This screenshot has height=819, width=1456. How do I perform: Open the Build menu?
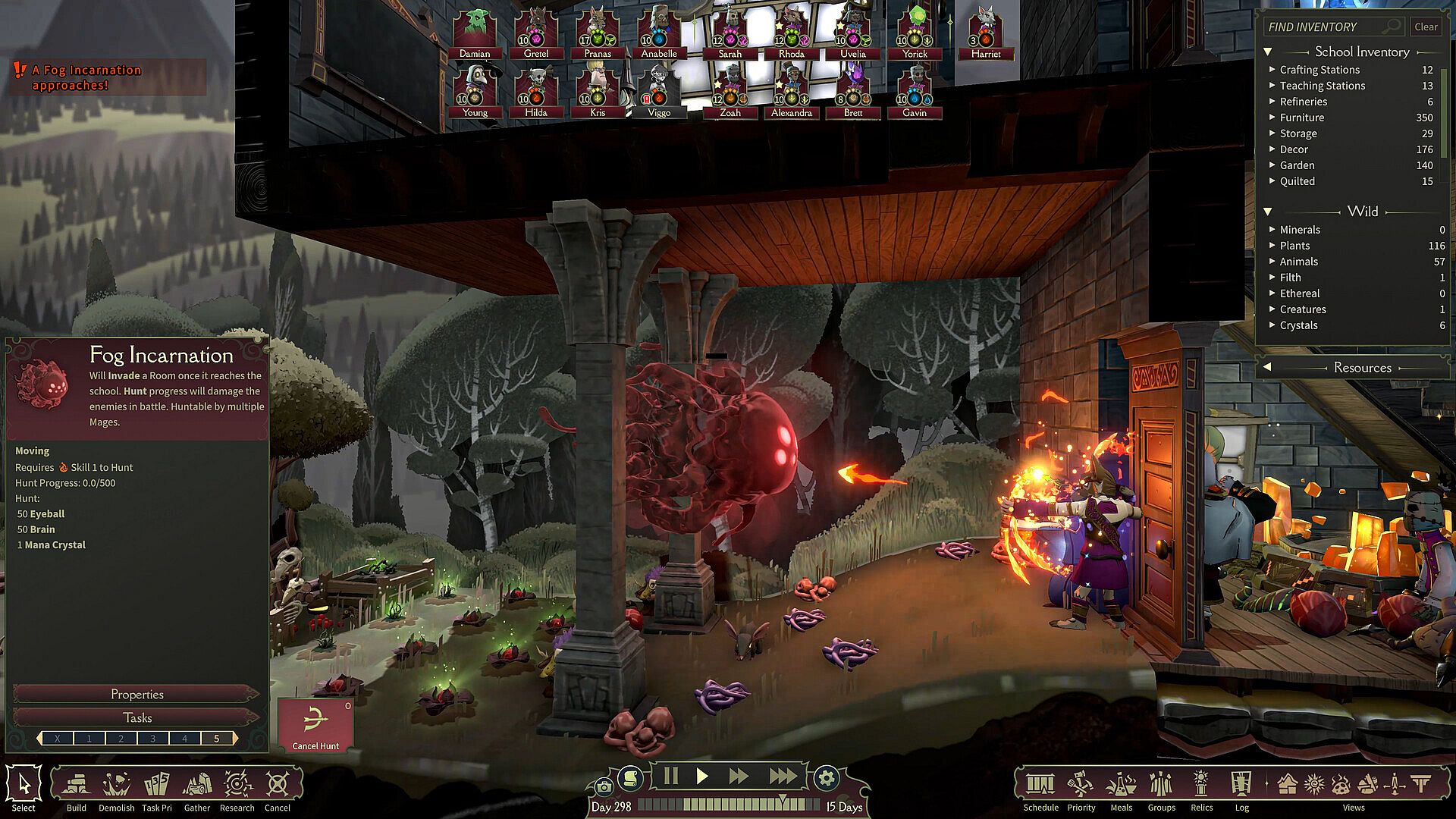[77, 787]
